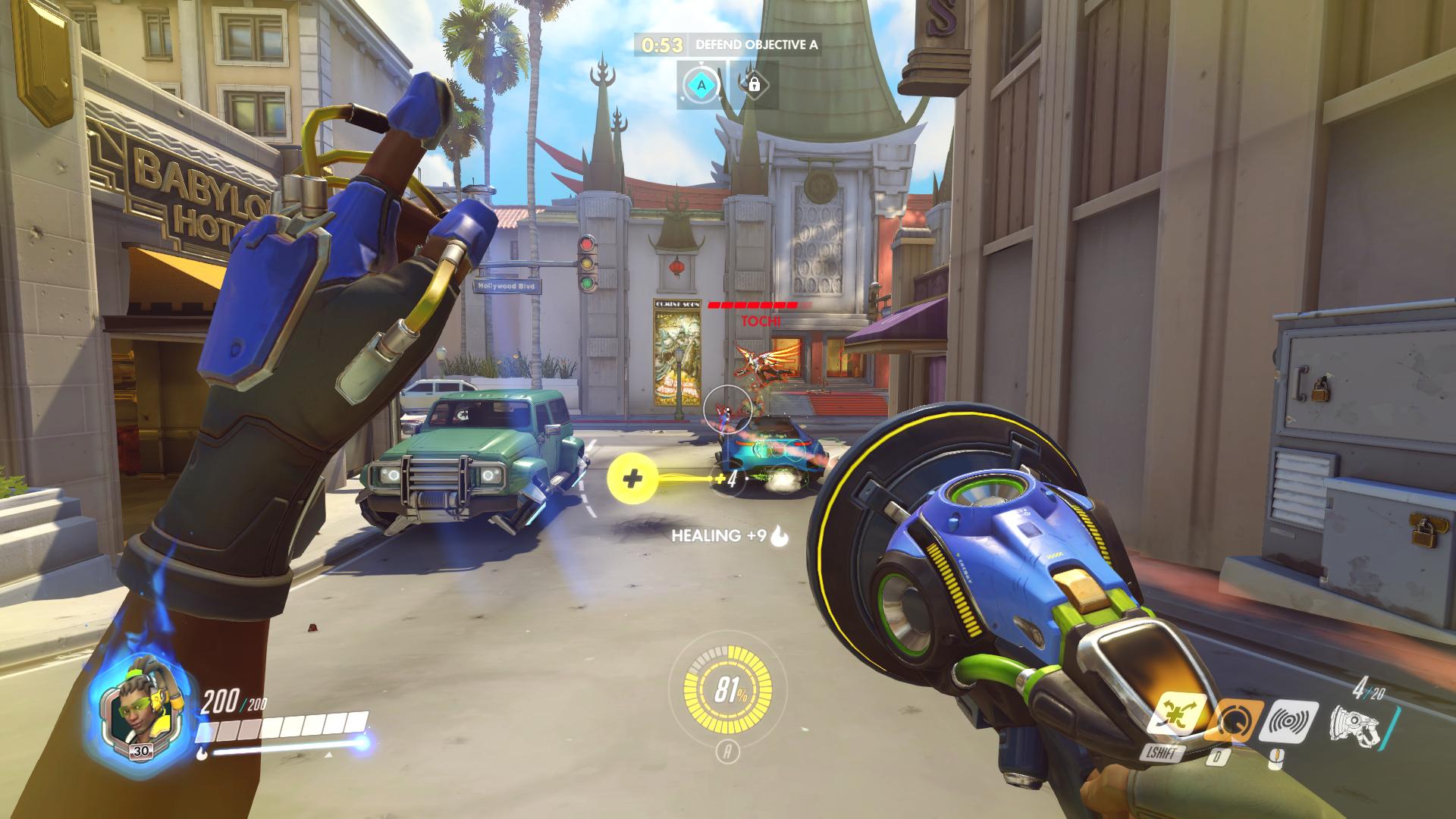This screenshot has width=1456, height=819.
Task: Activate the Crossfade ability icon
Action: [x=1176, y=717]
